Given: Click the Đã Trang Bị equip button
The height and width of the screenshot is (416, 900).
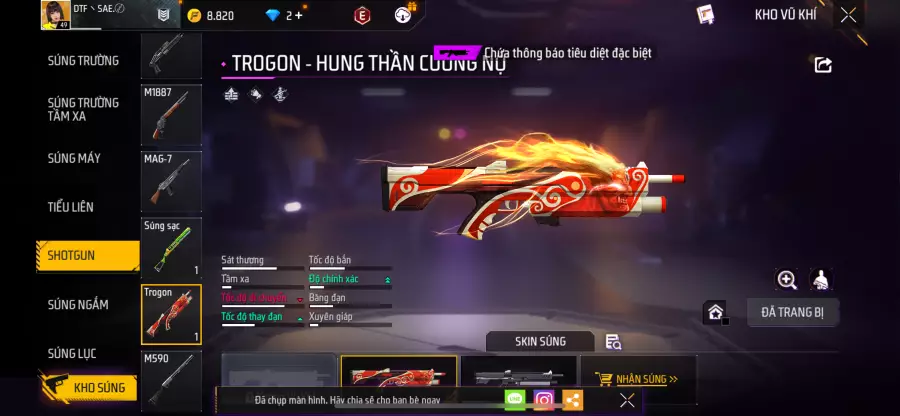Looking at the screenshot, I should 792,312.
